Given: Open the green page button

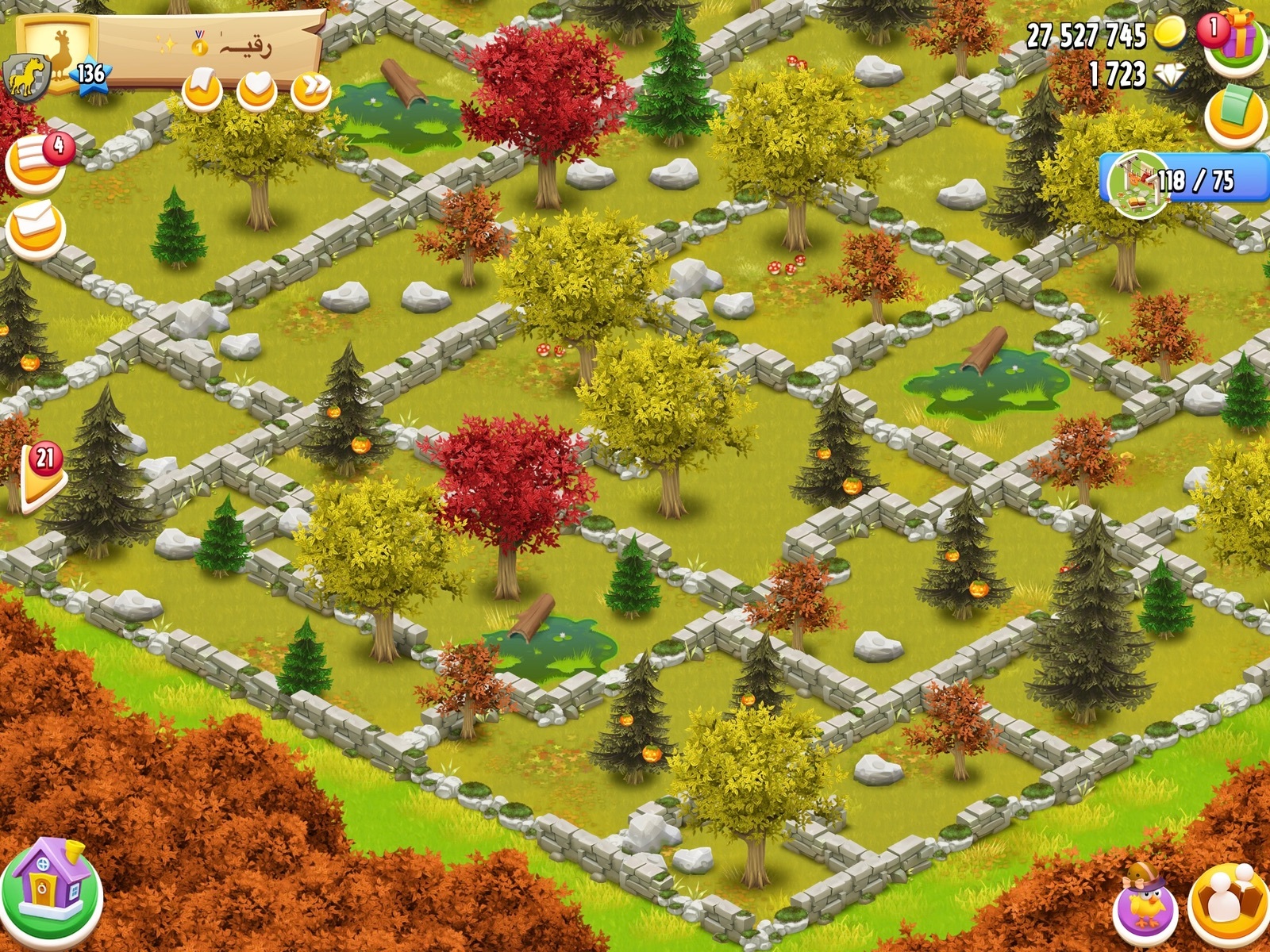Looking at the screenshot, I should (1235, 117).
